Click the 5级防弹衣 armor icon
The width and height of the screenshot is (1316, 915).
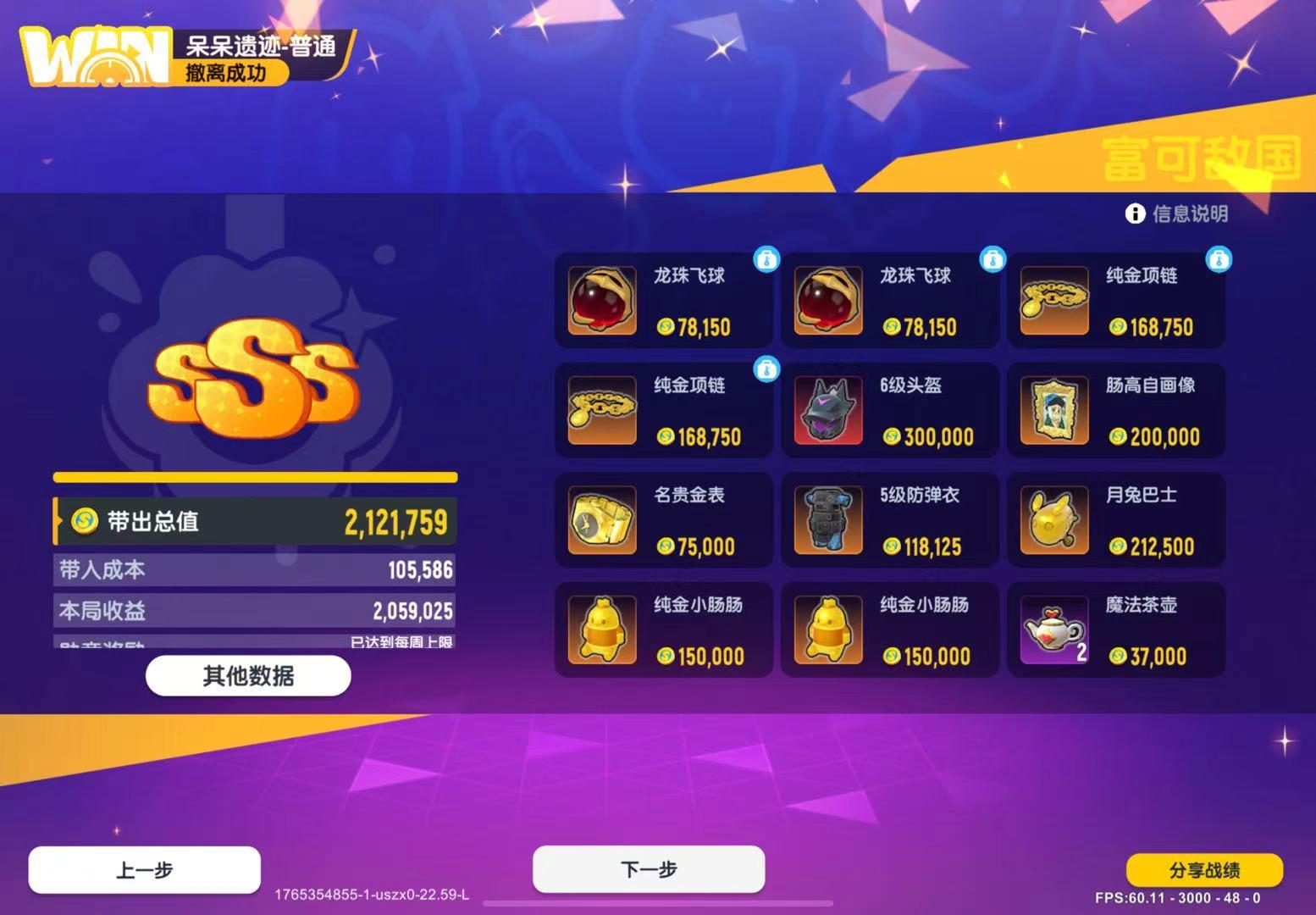click(828, 519)
